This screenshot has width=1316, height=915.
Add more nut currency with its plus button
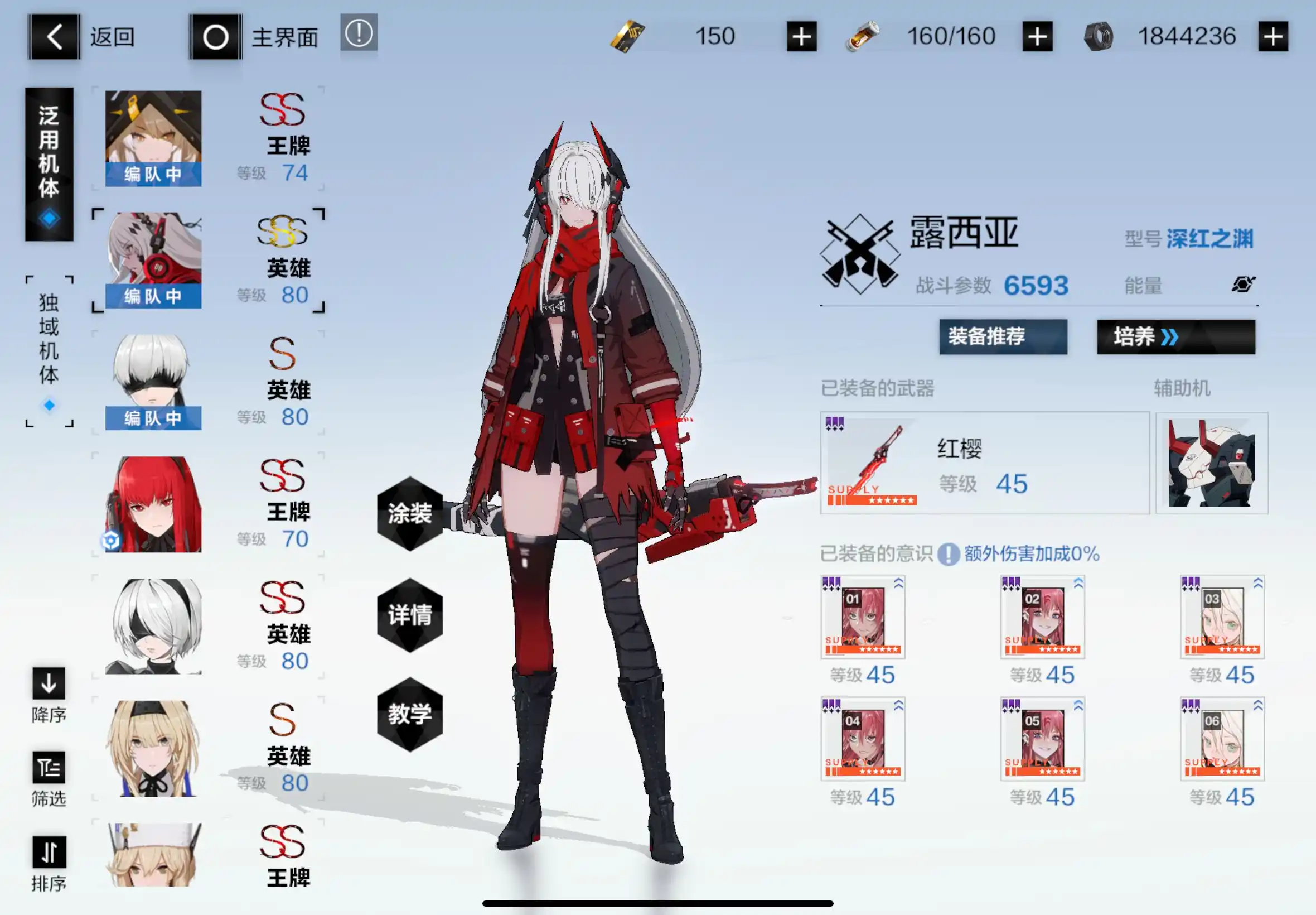(x=1273, y=37)
